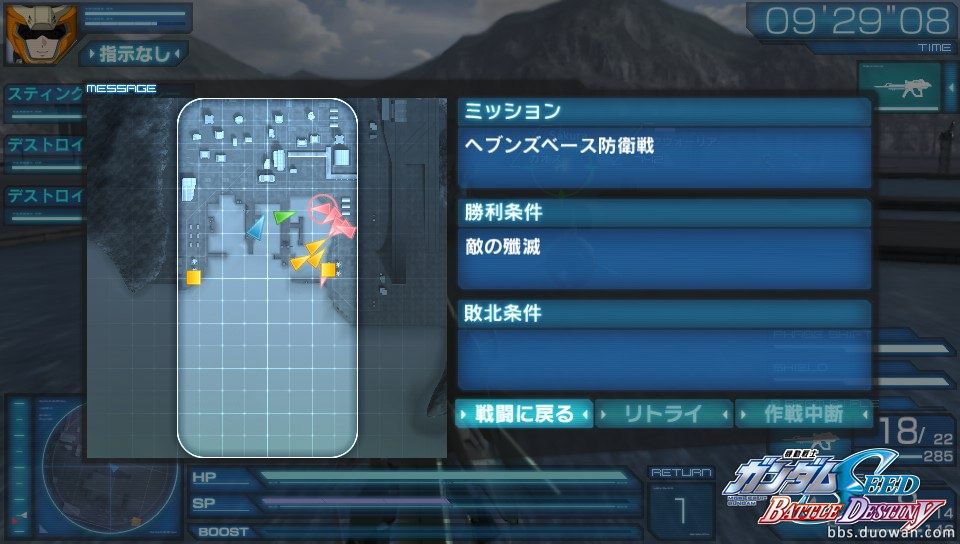
Task: Click the tactical mission map panel
Action: coord(268,277)
